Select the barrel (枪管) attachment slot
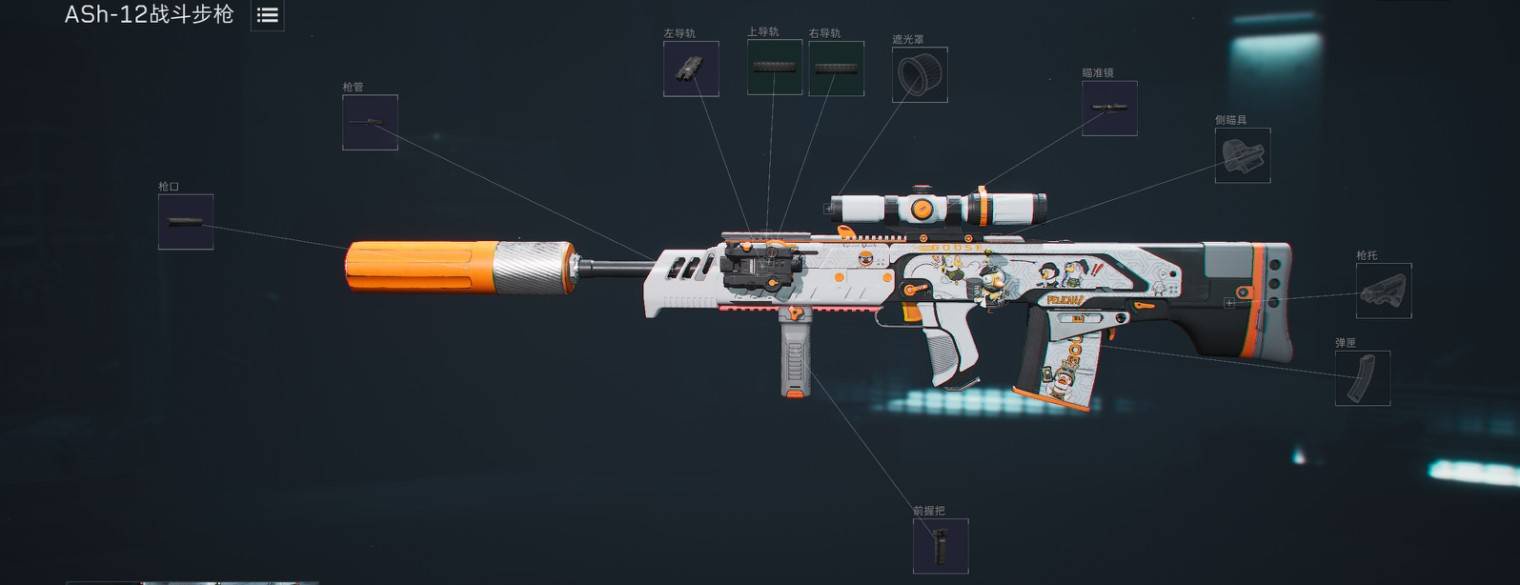Viewport: 1520px width, 585px height. (x=370, y=123)
